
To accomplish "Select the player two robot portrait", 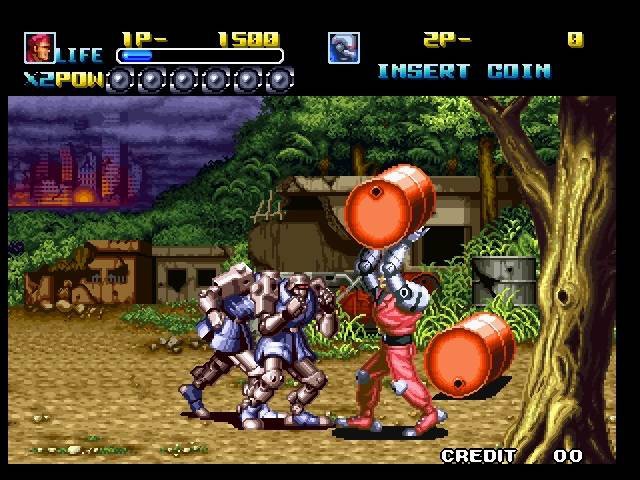I will [x=343, y=47].
